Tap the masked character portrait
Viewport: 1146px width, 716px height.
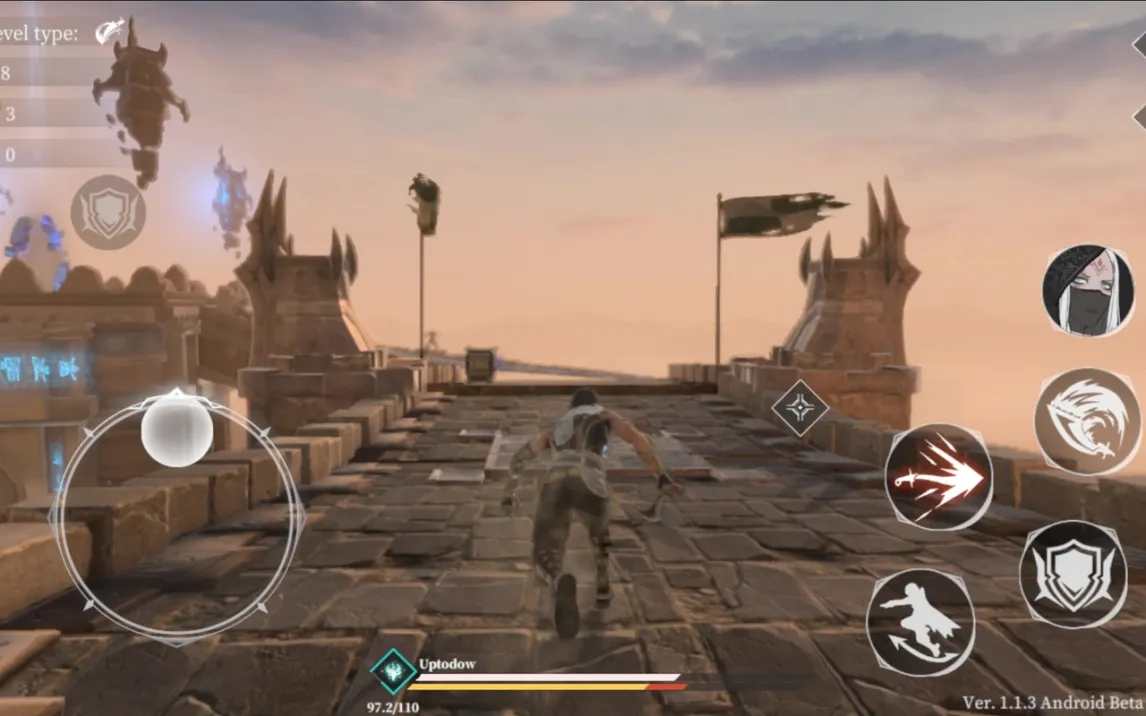(x=1088, y=291)
